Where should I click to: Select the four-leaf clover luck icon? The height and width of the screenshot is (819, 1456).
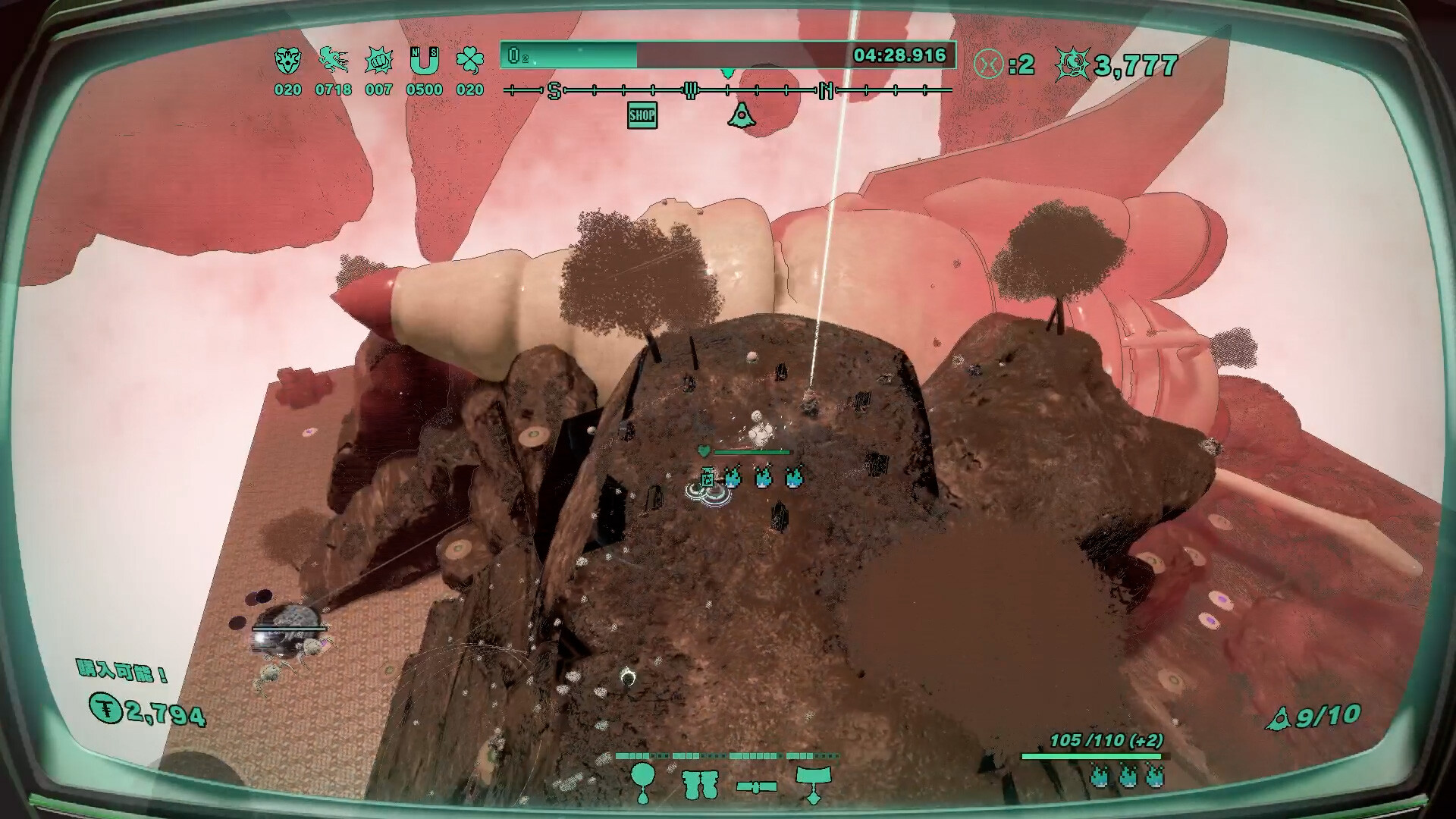[x=469, y=60]
